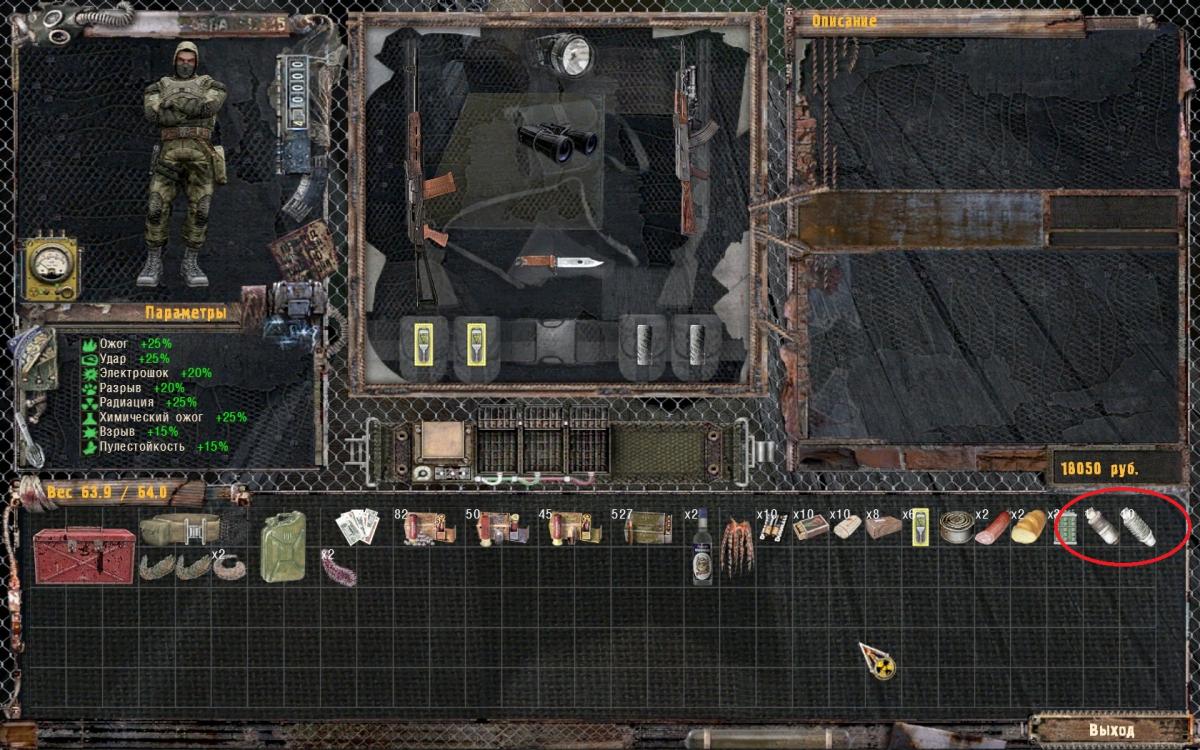
Task: Choose the dried tentacle mutant part
Action: coord(738,546)
